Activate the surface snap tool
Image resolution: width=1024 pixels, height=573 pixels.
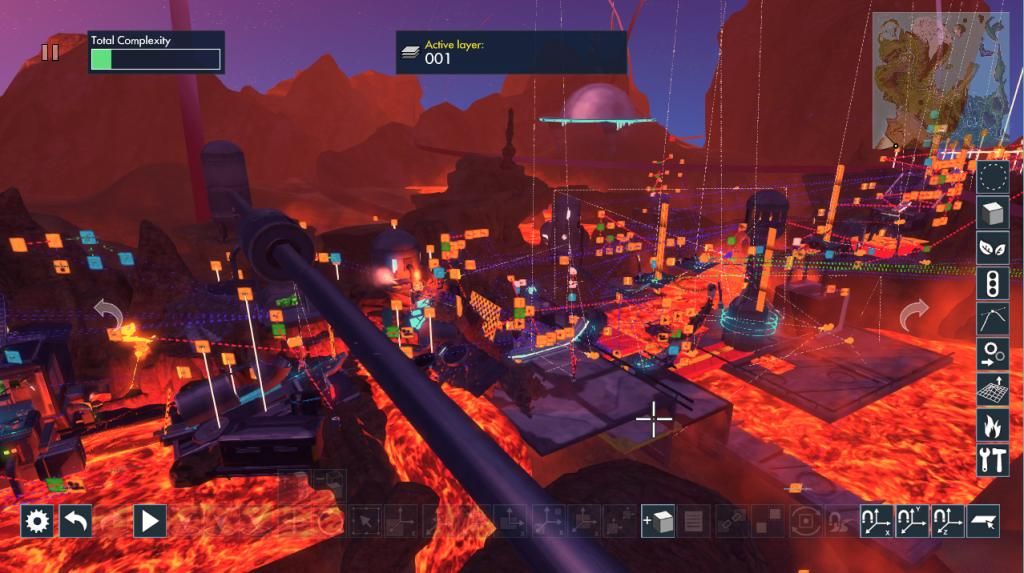982,521
